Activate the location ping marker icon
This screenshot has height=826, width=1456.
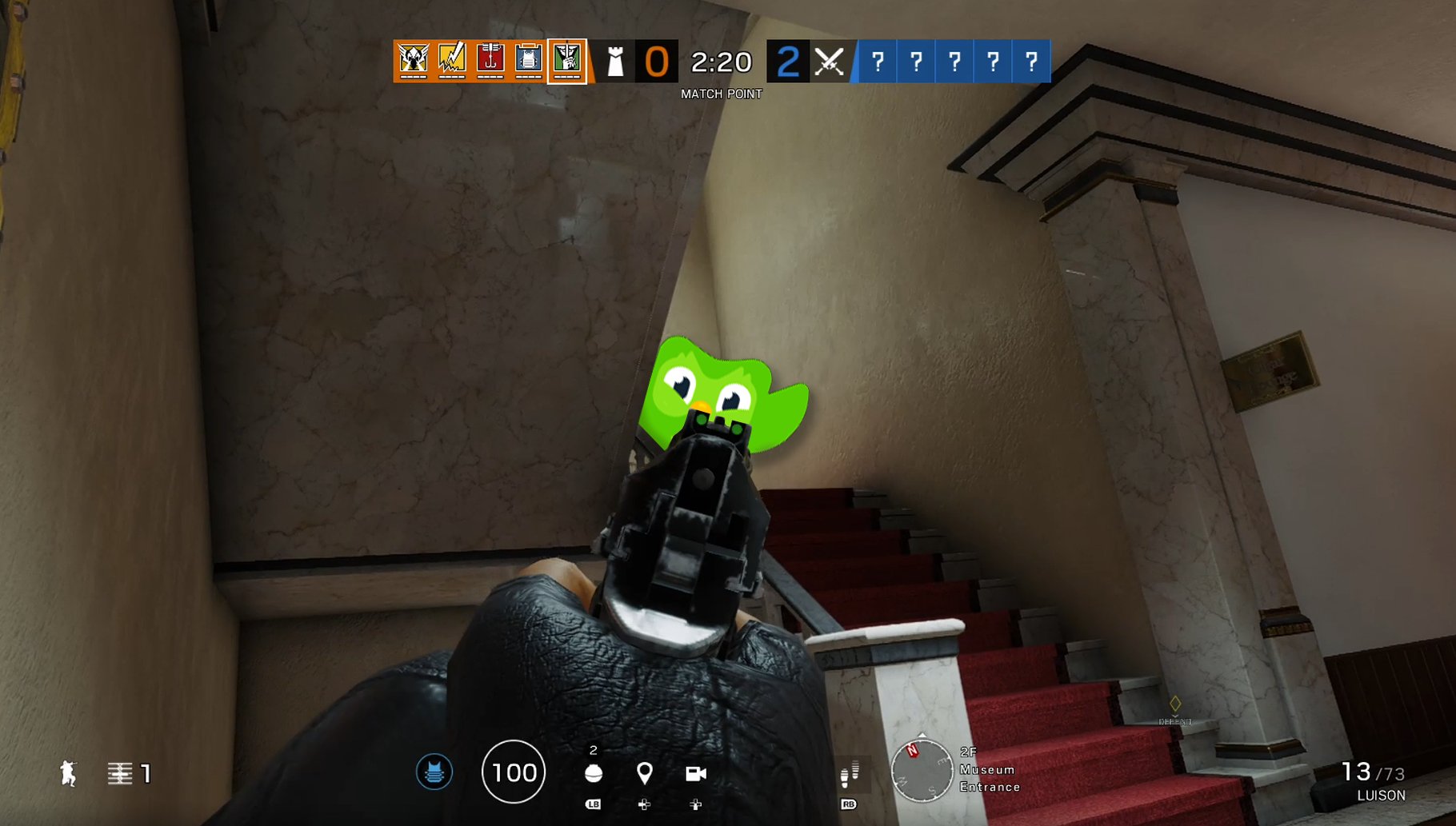click(x=644, y=773)
